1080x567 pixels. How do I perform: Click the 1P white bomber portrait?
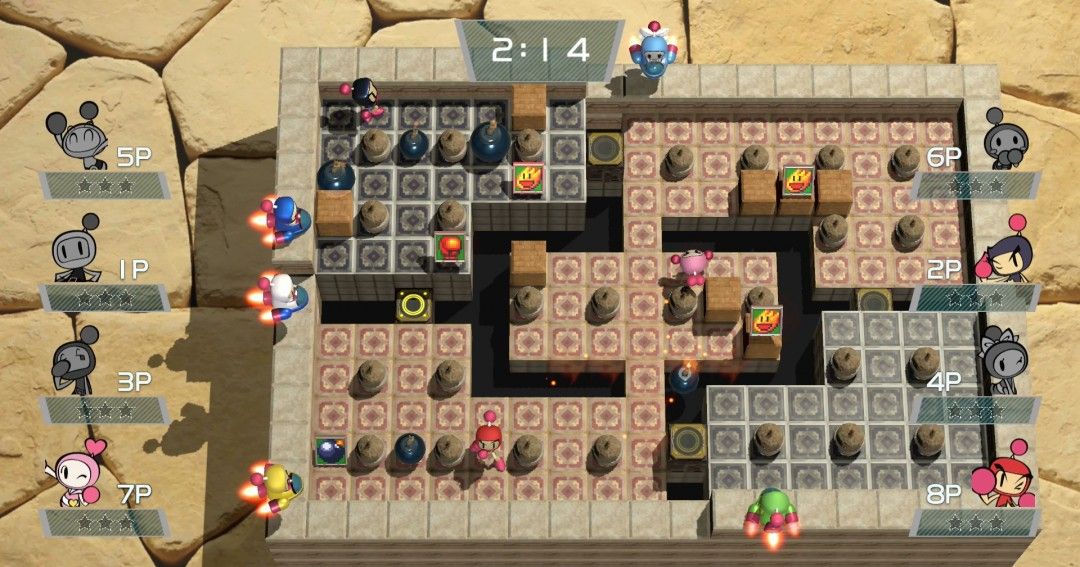(75, 250)
